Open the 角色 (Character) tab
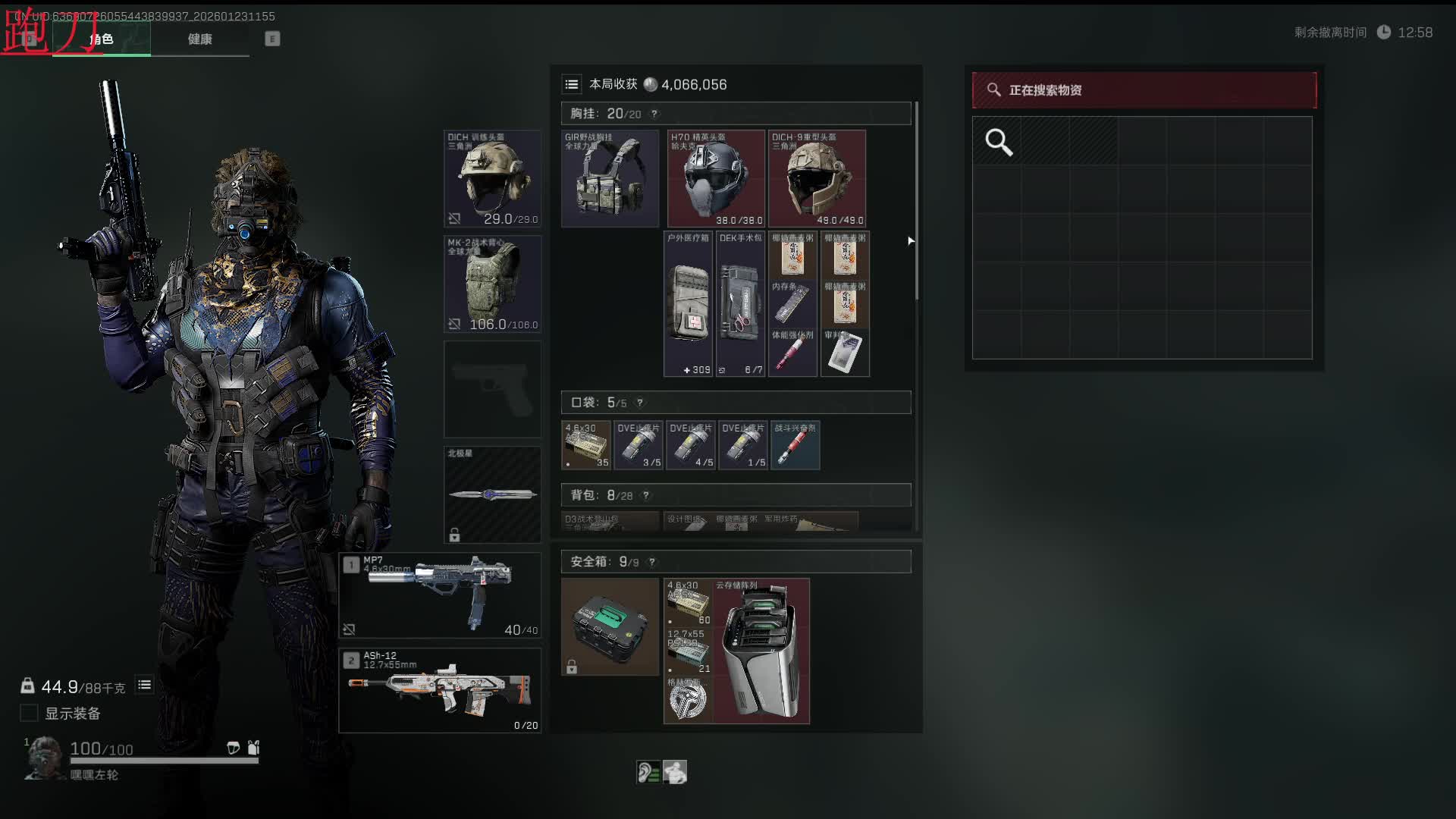This screenshot has height=819, width=1456. pyautogui.click(x=102, y=39)
